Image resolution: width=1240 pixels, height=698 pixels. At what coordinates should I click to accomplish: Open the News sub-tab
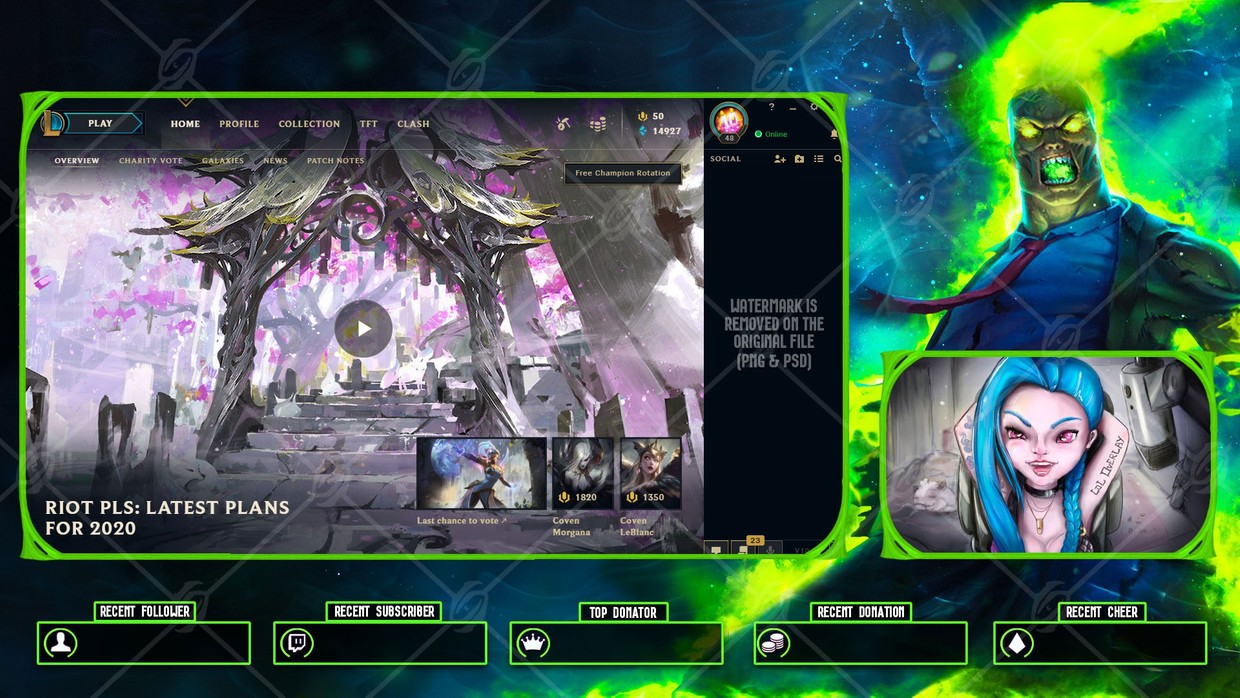[275, 161]
